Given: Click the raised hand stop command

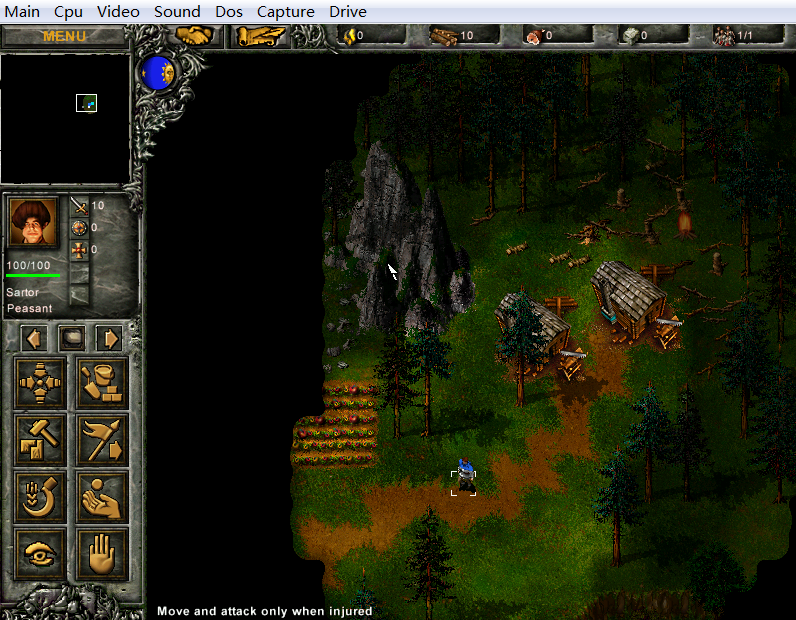Looking at the screenshot, I should [102, 552].
